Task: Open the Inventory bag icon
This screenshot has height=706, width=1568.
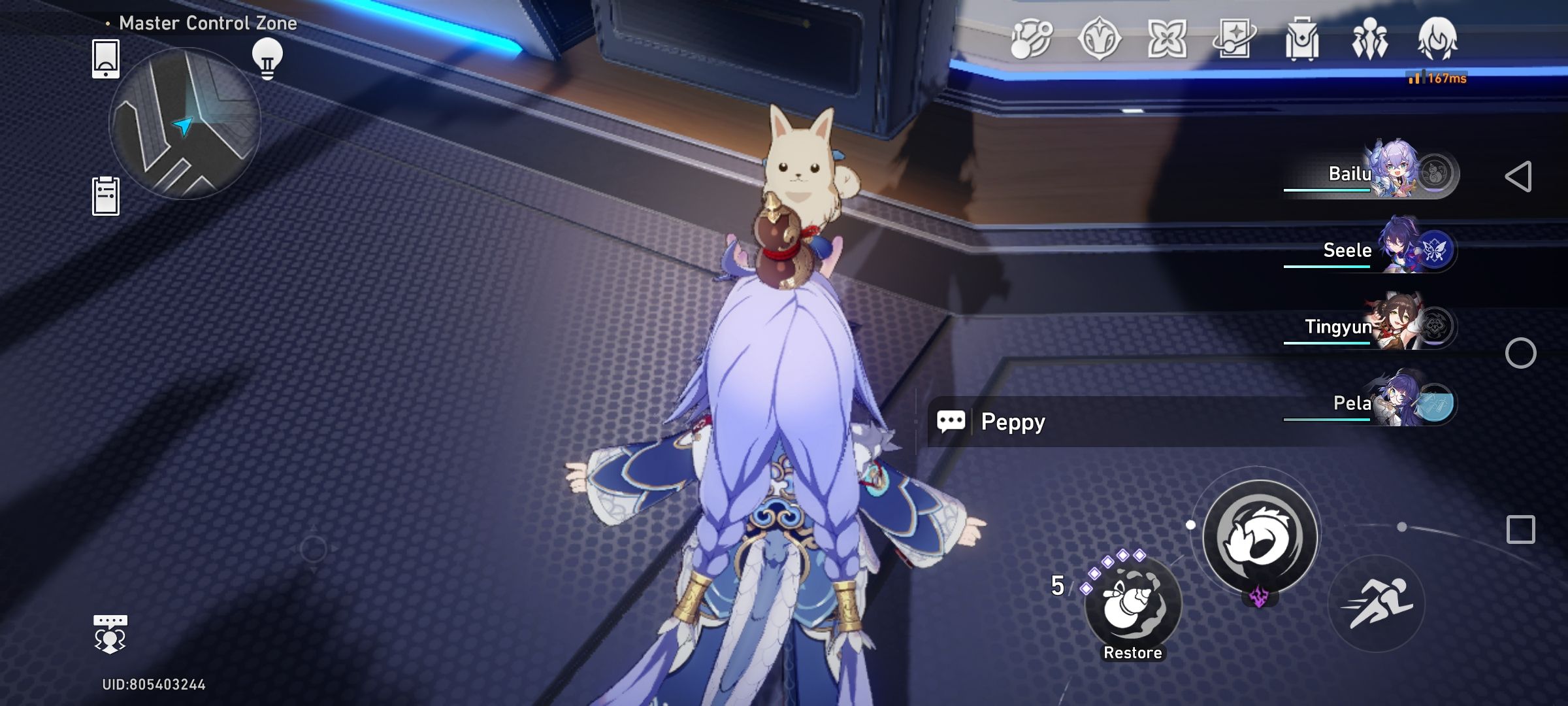Action: tap(1302, 41)
